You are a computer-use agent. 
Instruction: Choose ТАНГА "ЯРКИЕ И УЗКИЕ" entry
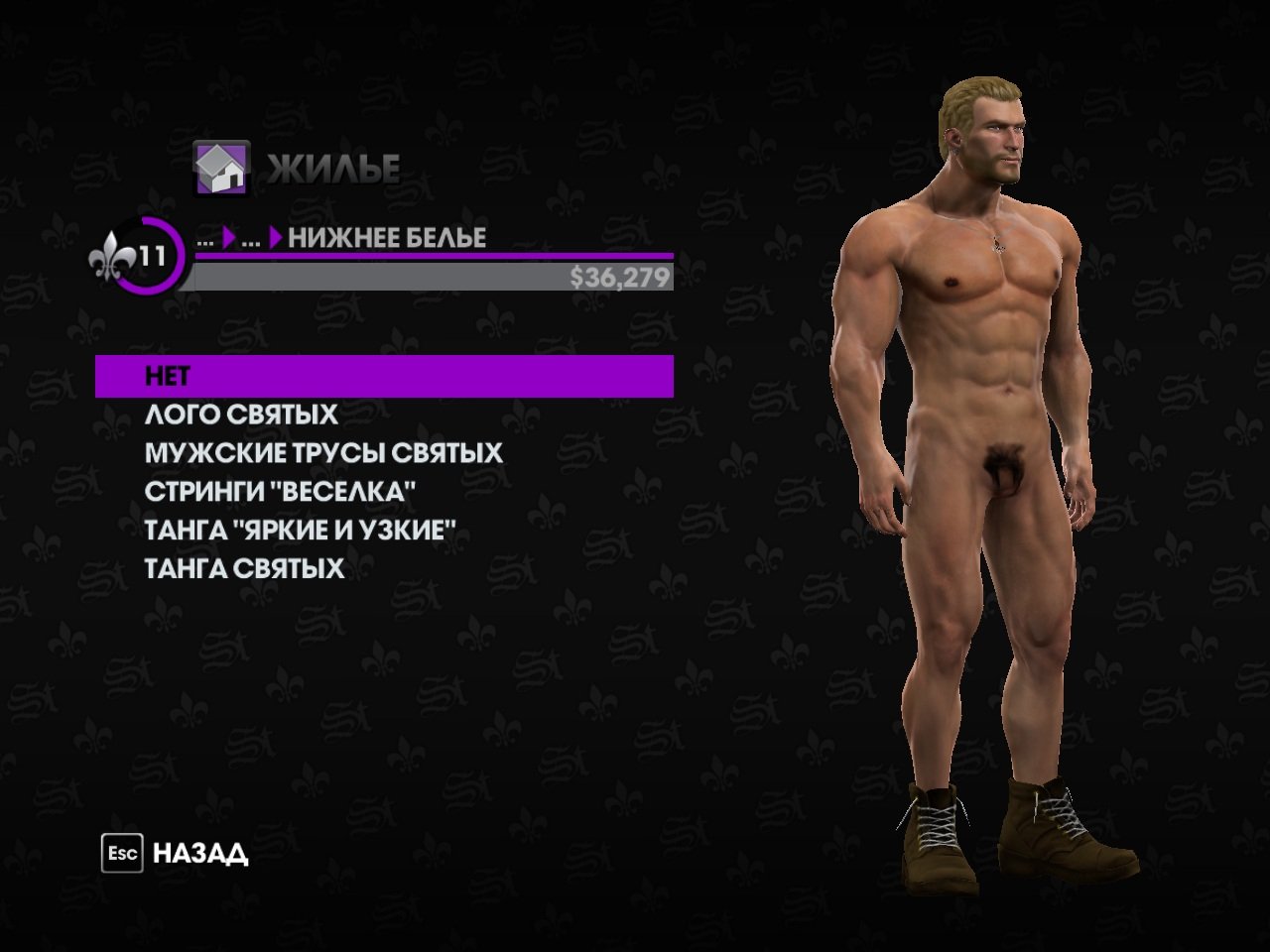[300, 531]
